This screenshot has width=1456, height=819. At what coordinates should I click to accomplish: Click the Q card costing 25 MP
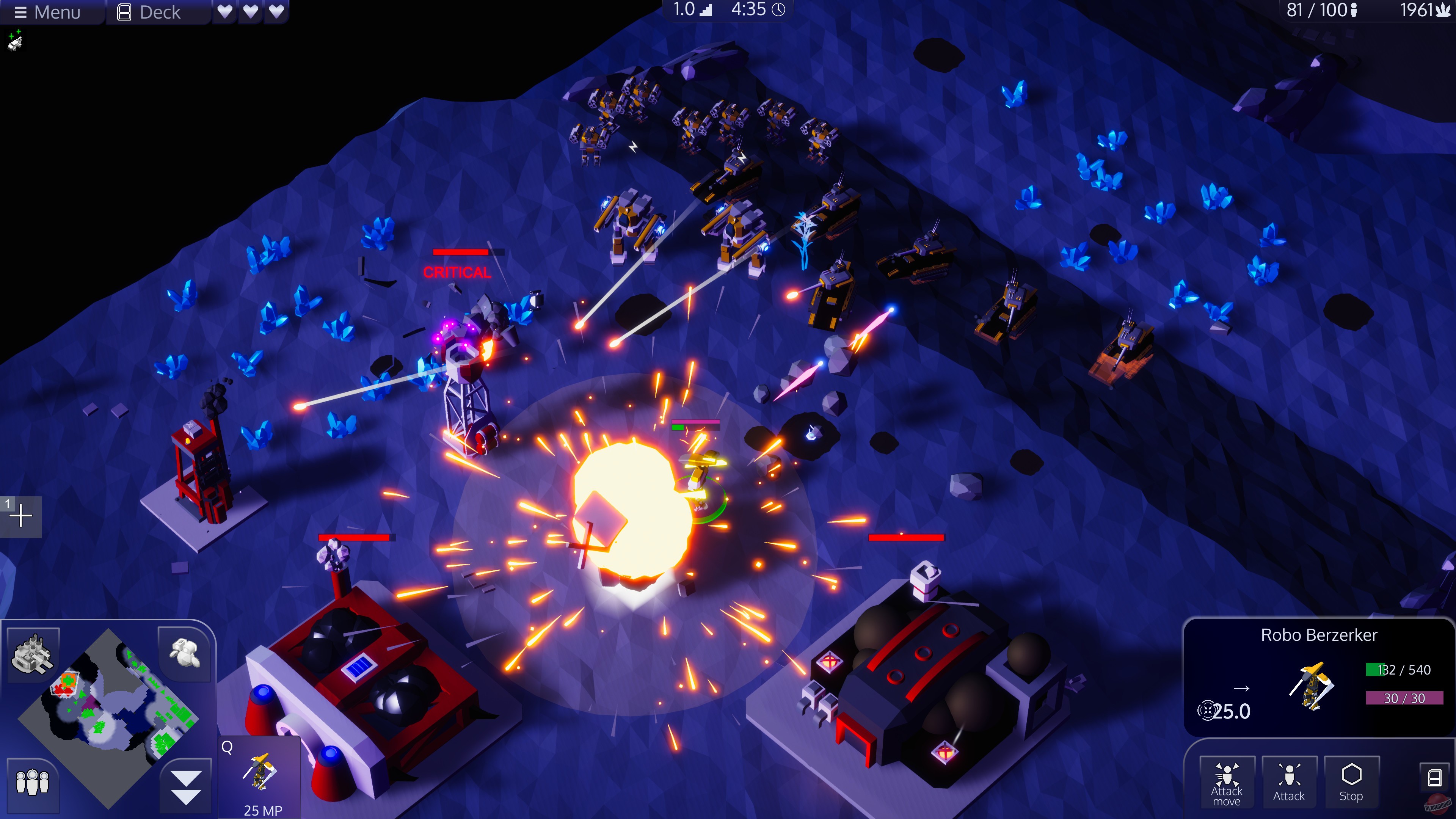tap(259, 778)
